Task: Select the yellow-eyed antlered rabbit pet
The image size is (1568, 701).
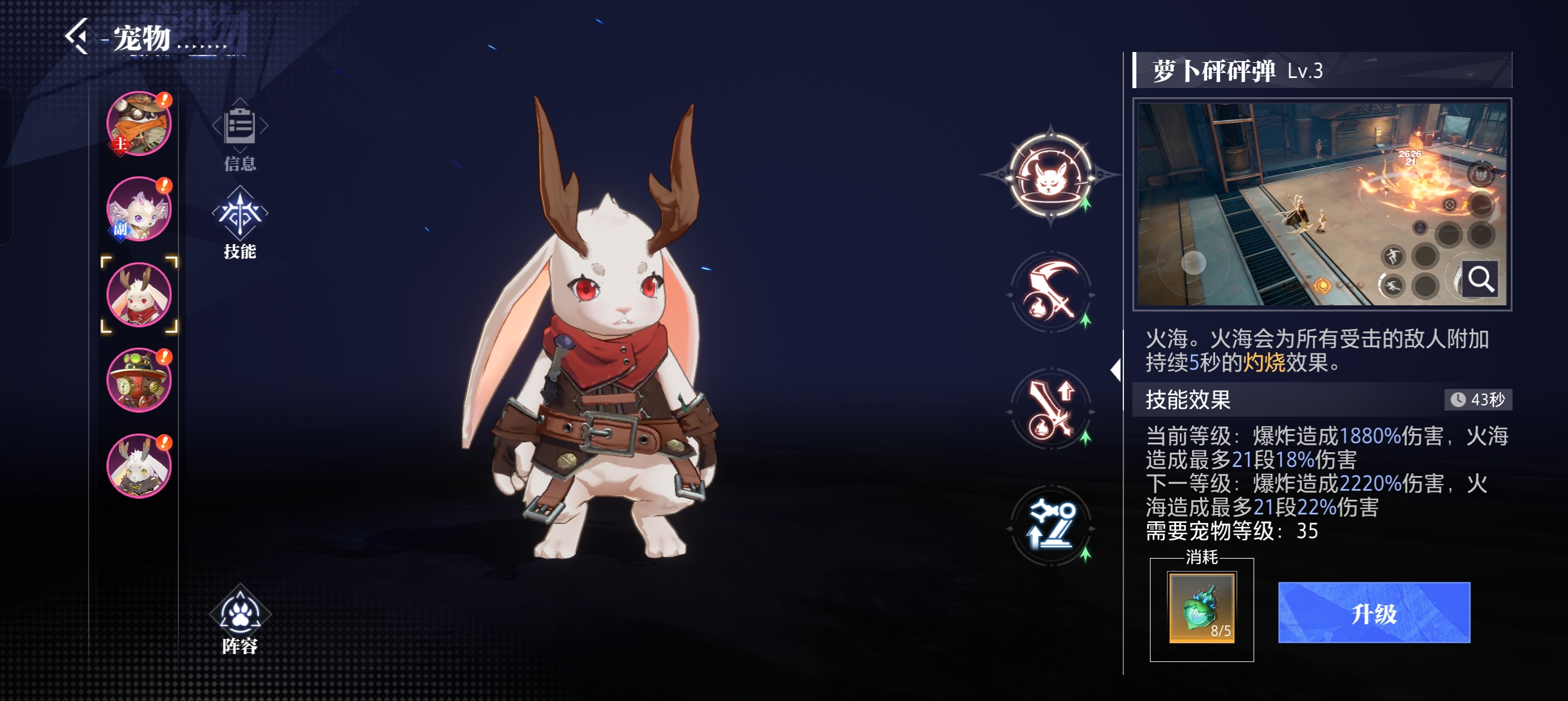Action: (x=139, y=465)
